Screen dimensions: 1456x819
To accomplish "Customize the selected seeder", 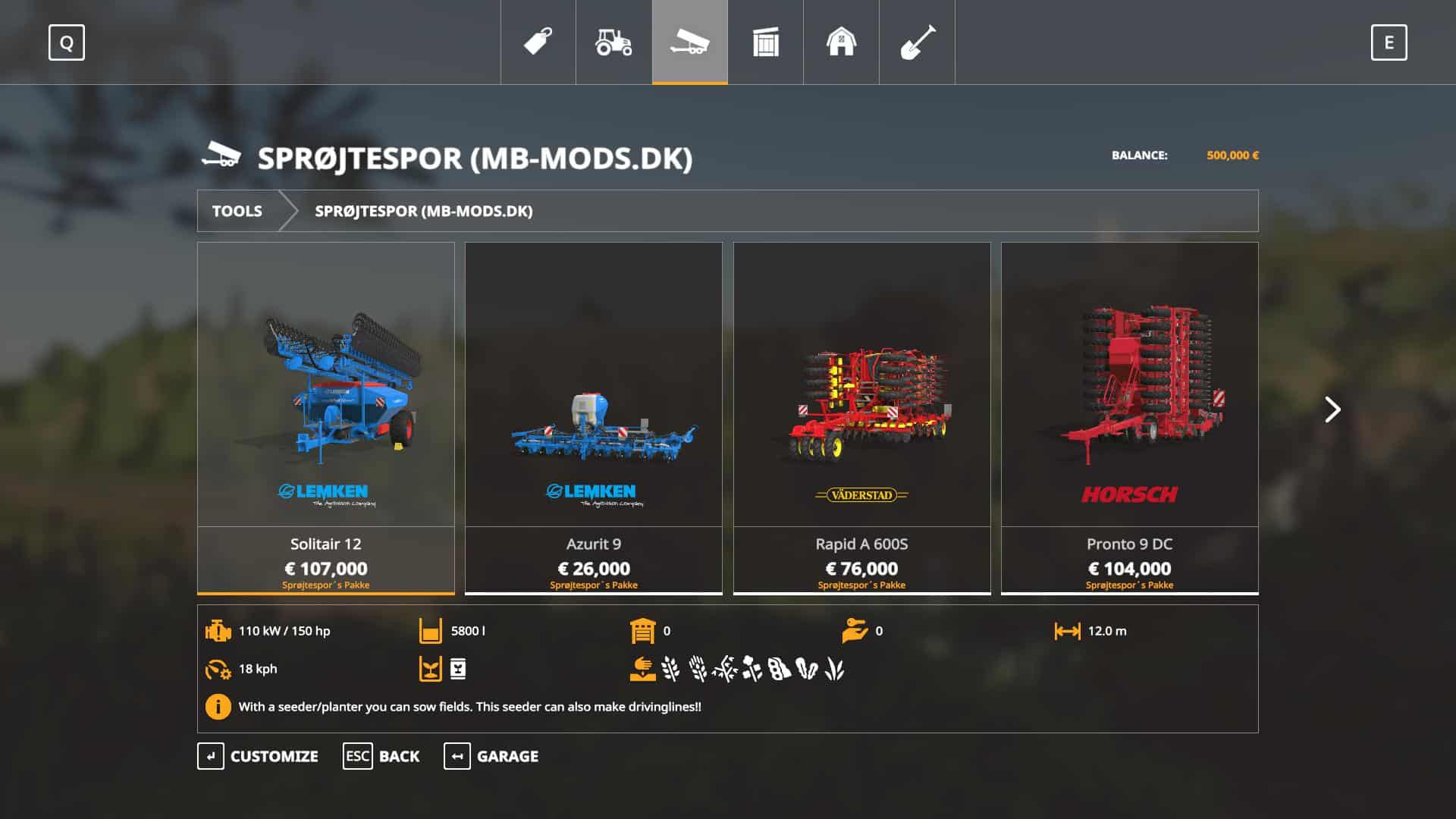I will [258, 756].
